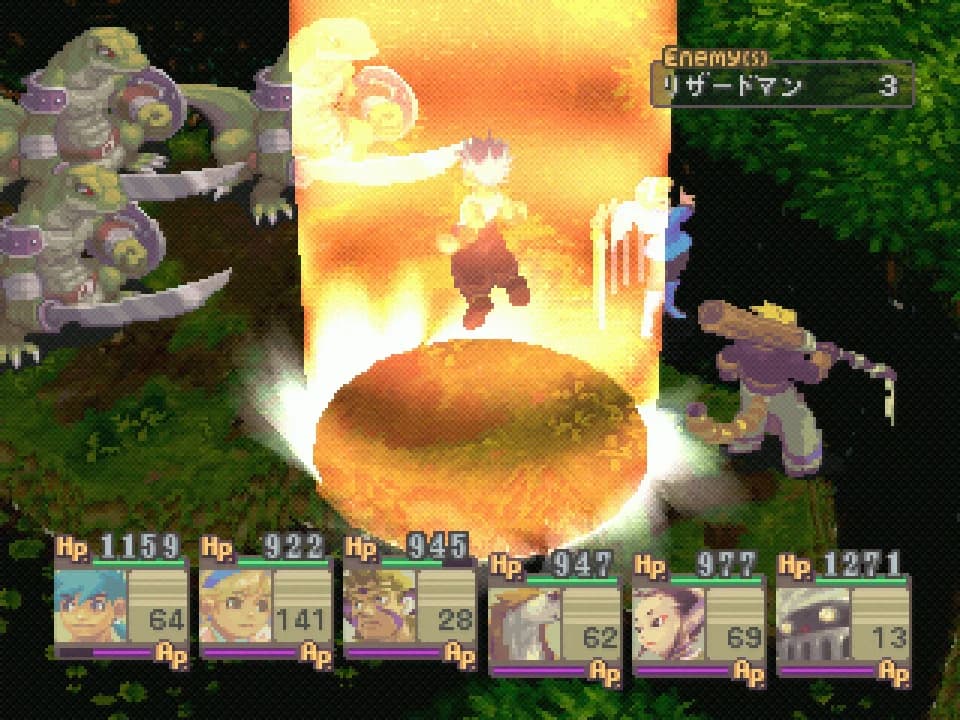Target the リザードマン enemy list entry
The height and width of the screenshot is (720, 960).
click(x=781, y=86)
